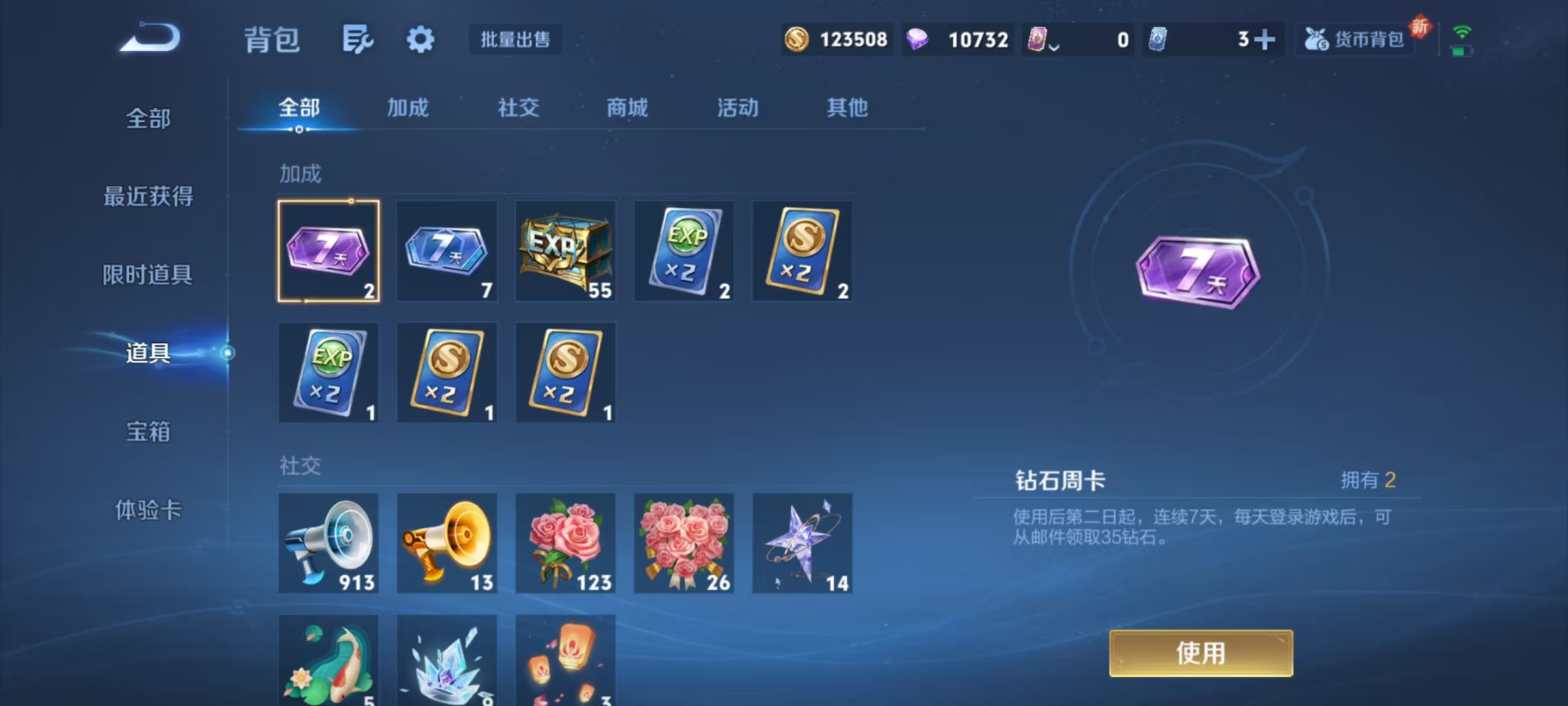Select the gold S x2 coin card

[802, 251]
